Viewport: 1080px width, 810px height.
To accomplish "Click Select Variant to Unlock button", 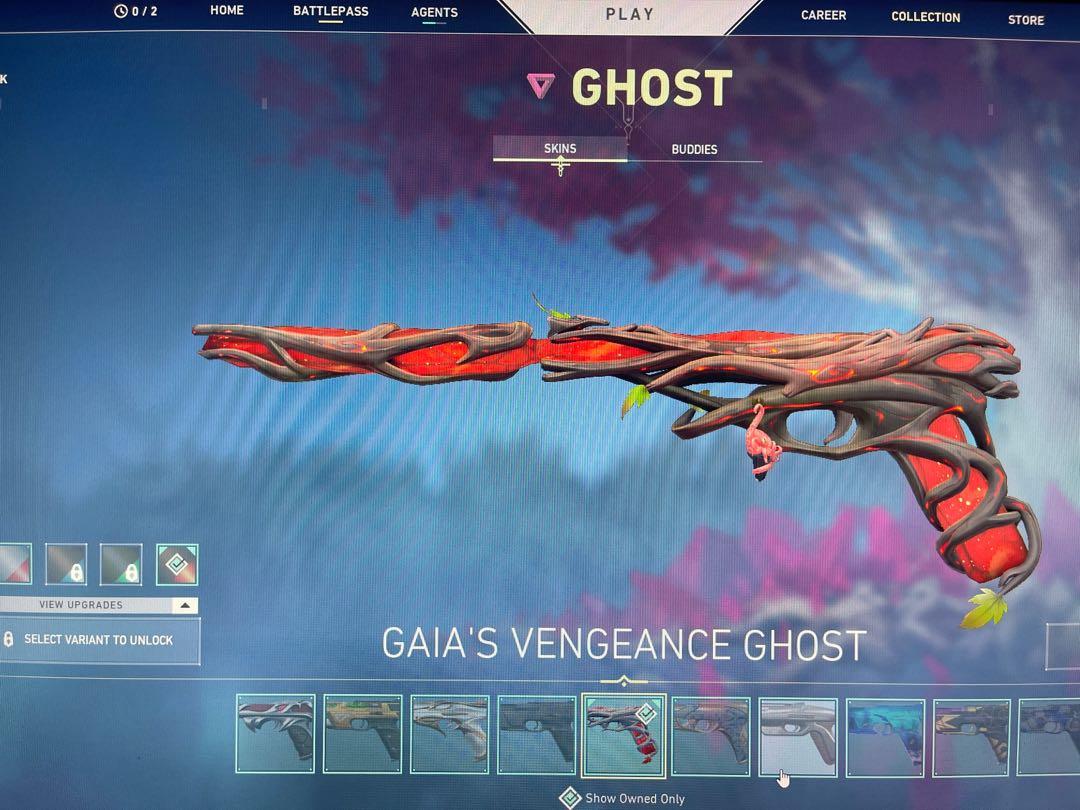I will 98,640.
